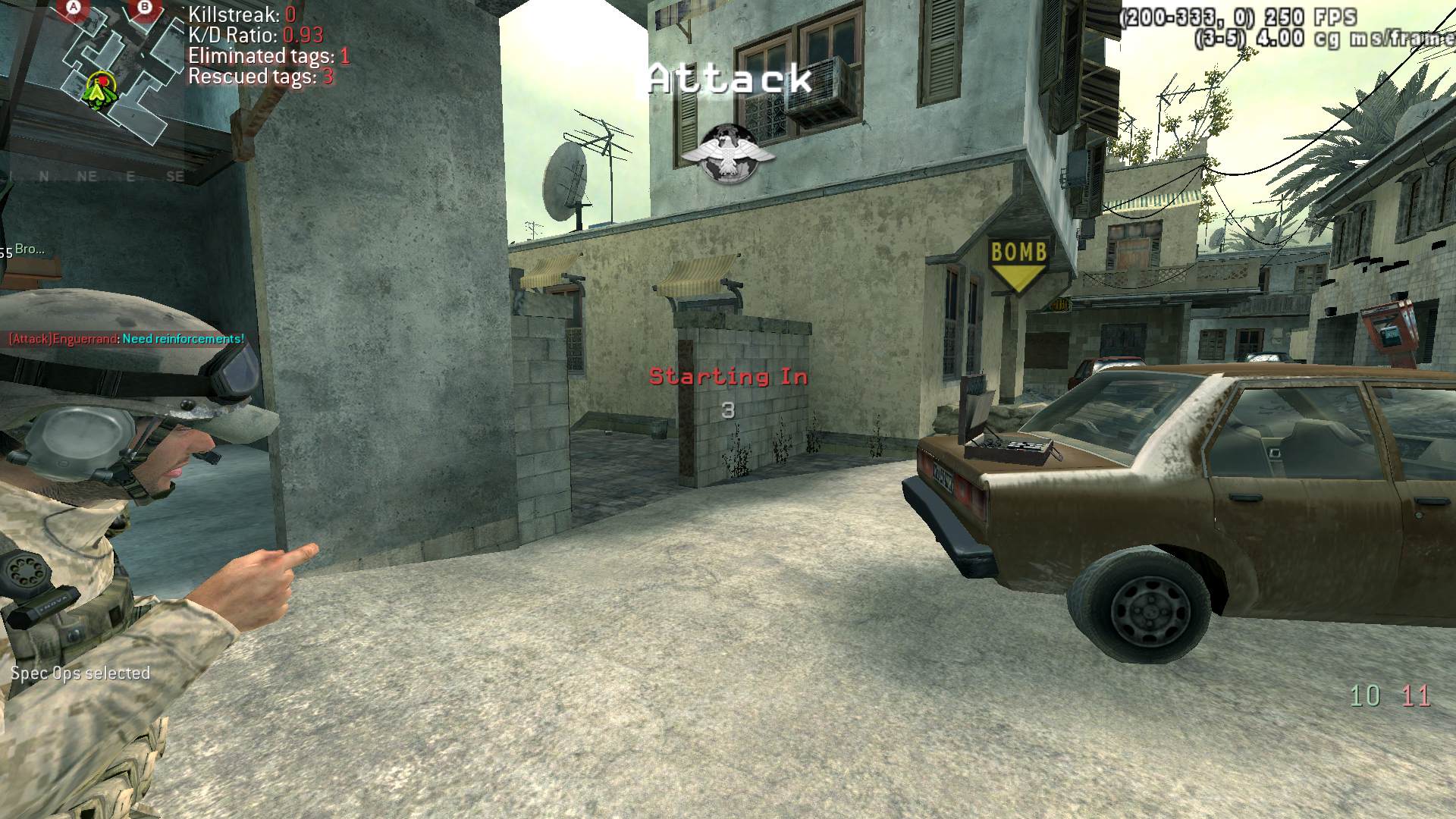Click the yellow BOMB objective marker
1456x819 pixels.
pyautogui.click(x=1018, y=264)
